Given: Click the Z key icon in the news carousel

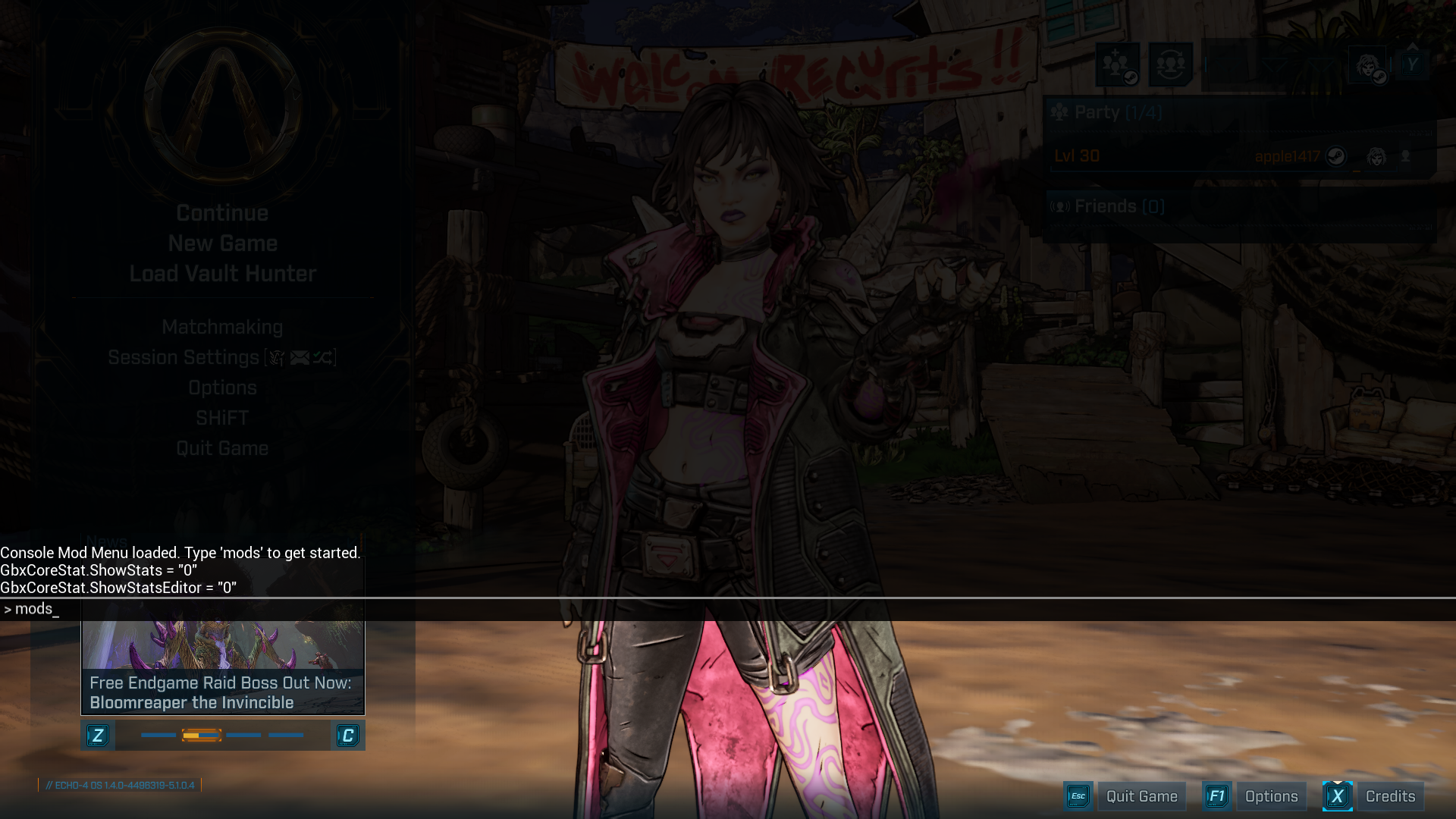Looking at the screenshot, I should 98,735.
